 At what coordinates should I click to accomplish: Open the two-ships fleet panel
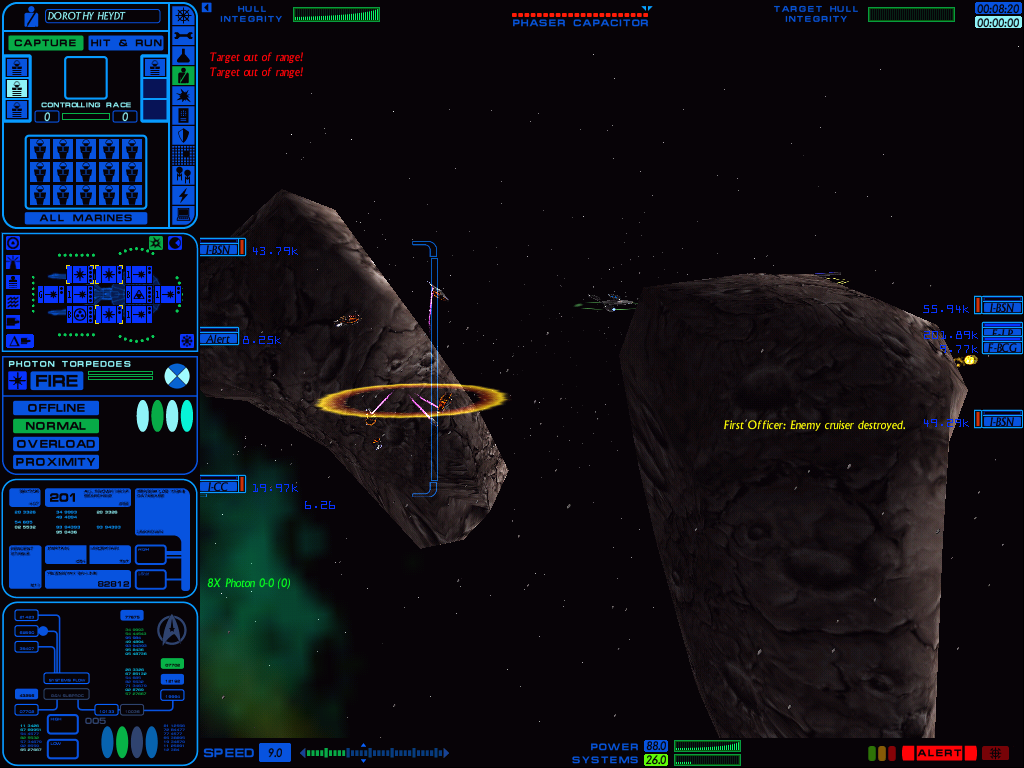point(183,175)
